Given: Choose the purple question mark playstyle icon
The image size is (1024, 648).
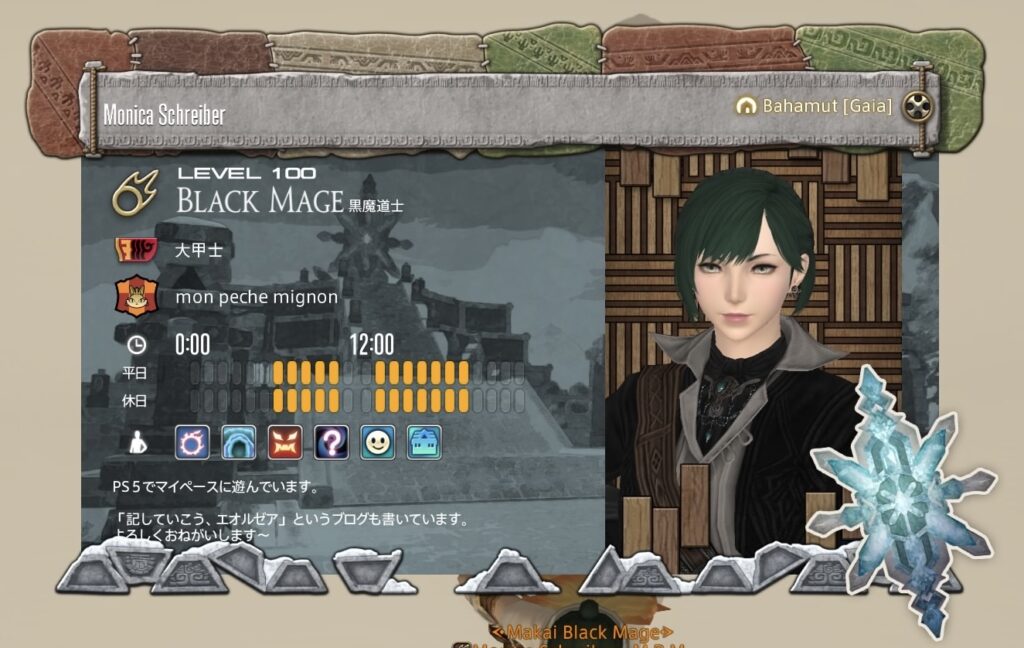Looking at the screenshot, I should 331,441.
